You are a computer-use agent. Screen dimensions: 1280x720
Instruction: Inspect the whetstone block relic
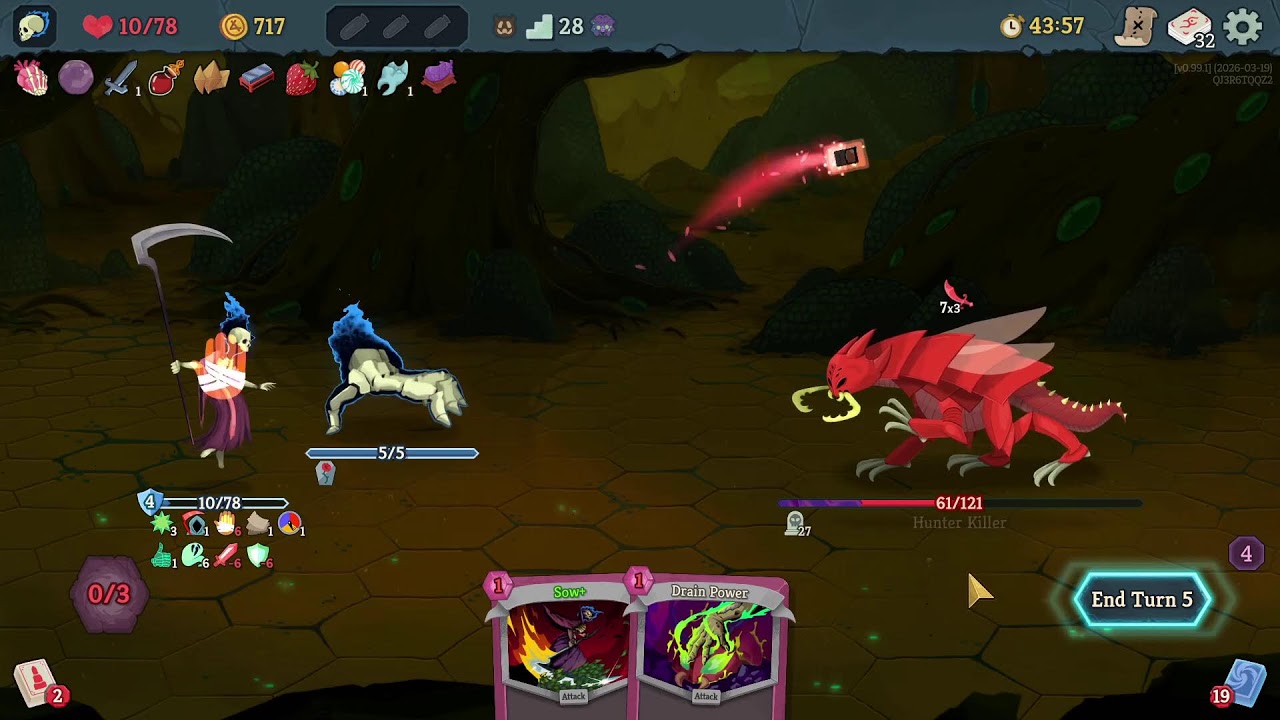point(256,78)
